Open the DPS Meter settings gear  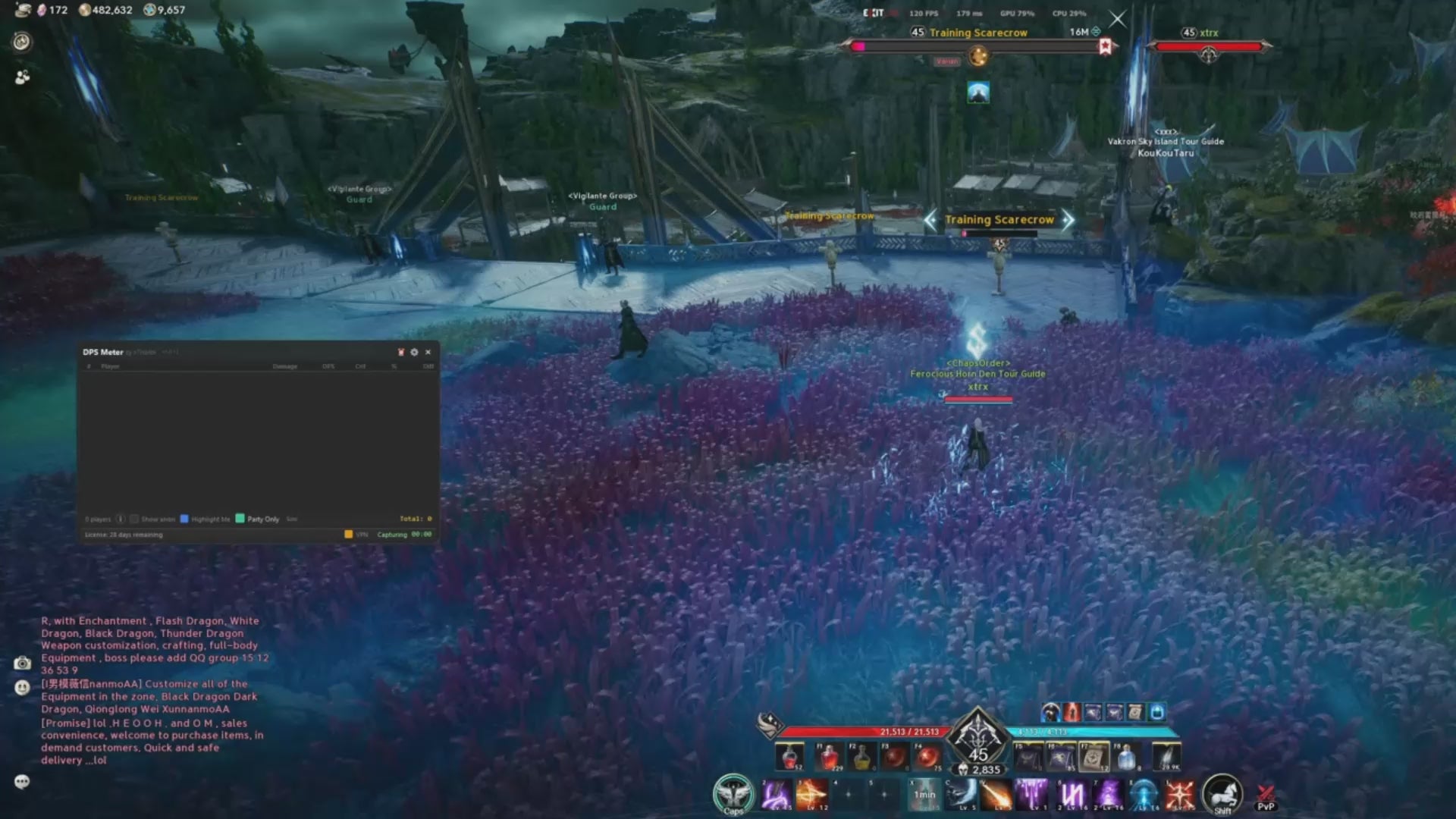[414, 352]
